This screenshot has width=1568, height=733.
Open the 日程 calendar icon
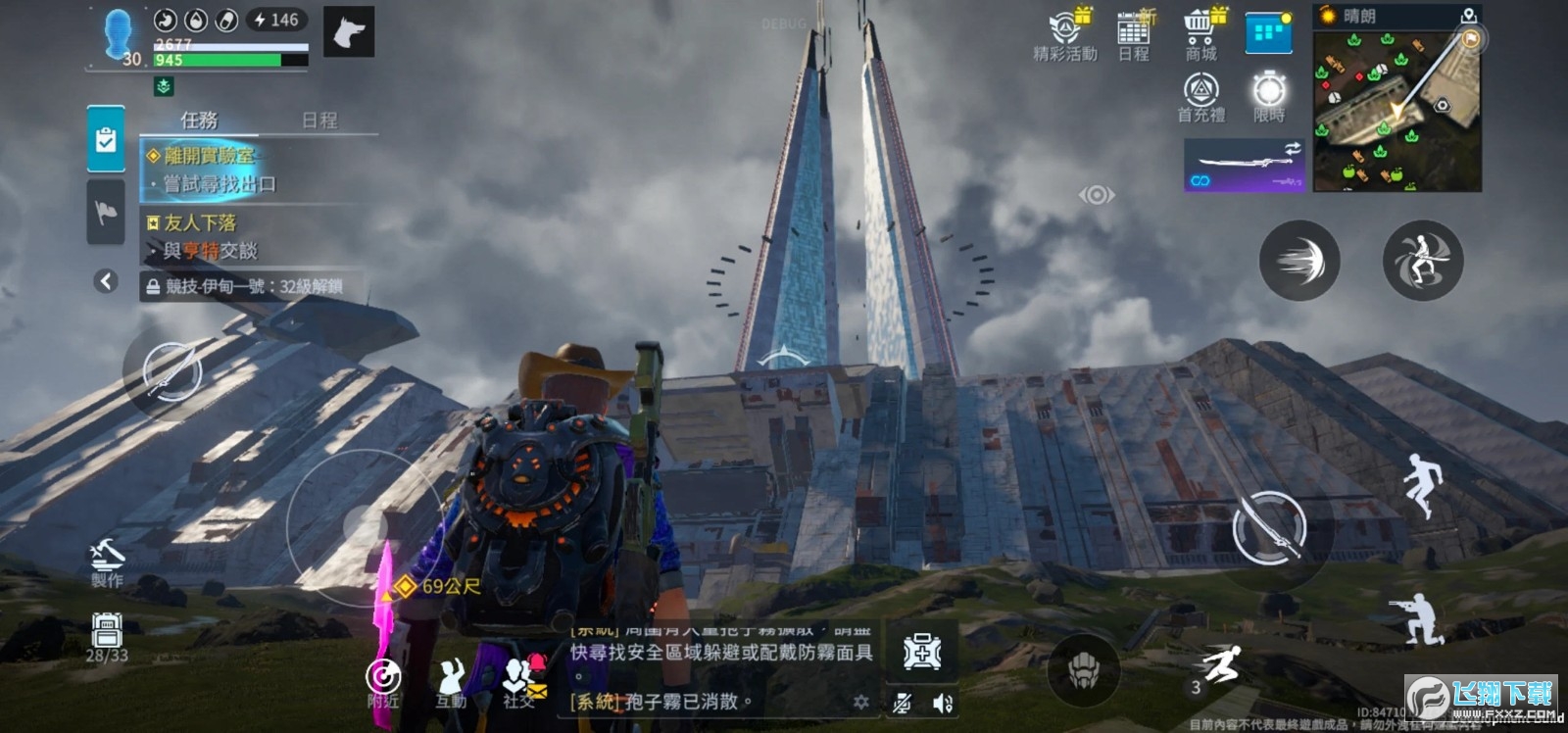coord(1134,35)
